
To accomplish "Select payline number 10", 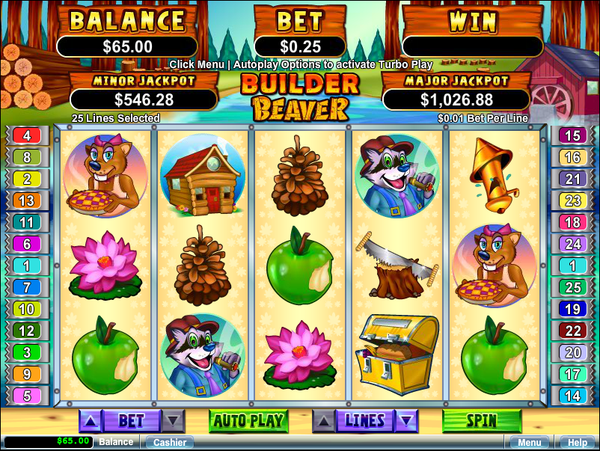I will (x=26, y=309).
